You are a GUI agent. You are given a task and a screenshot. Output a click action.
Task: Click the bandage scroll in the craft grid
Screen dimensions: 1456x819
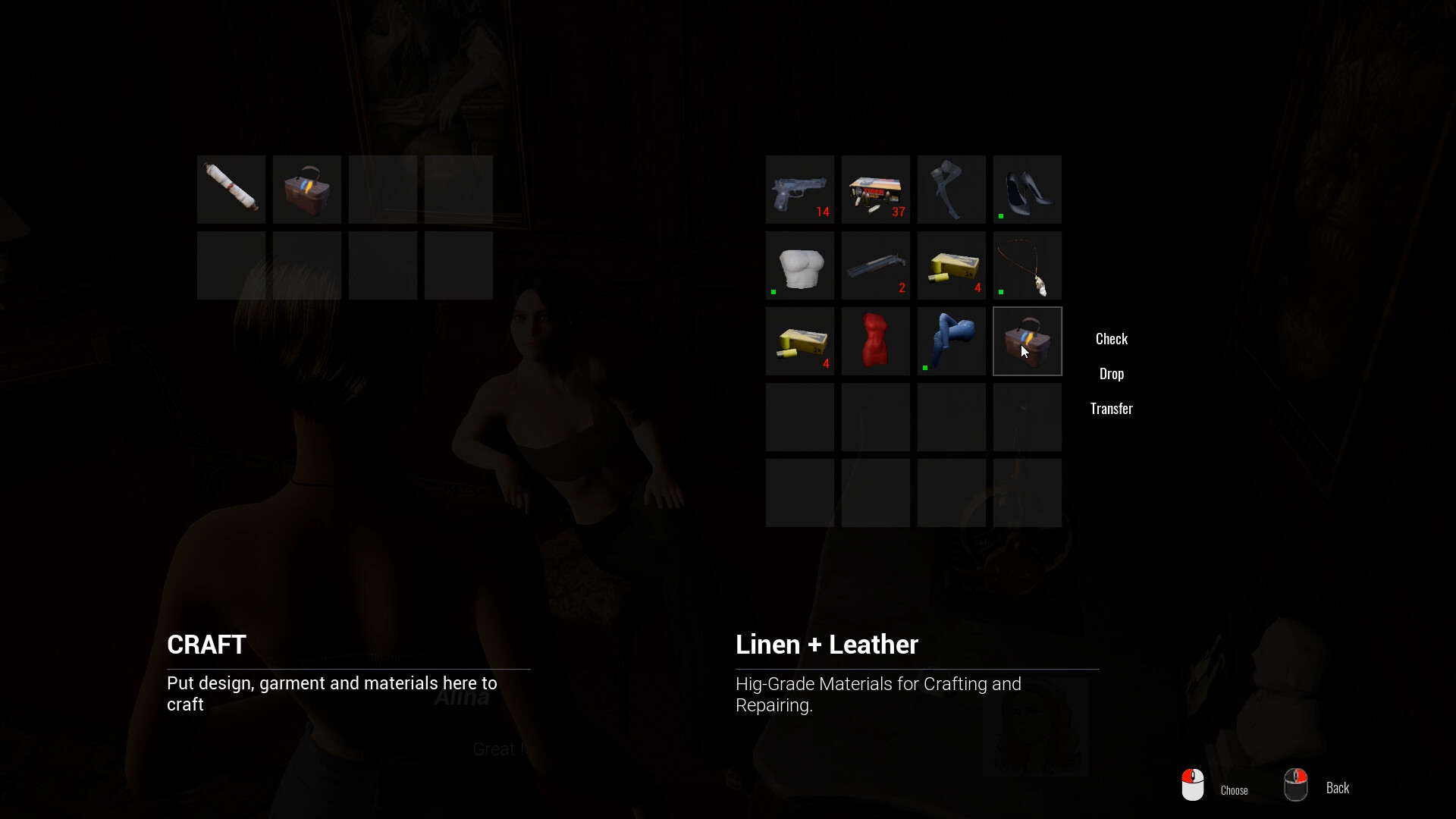pyautogui.click(x=231, y=190)
